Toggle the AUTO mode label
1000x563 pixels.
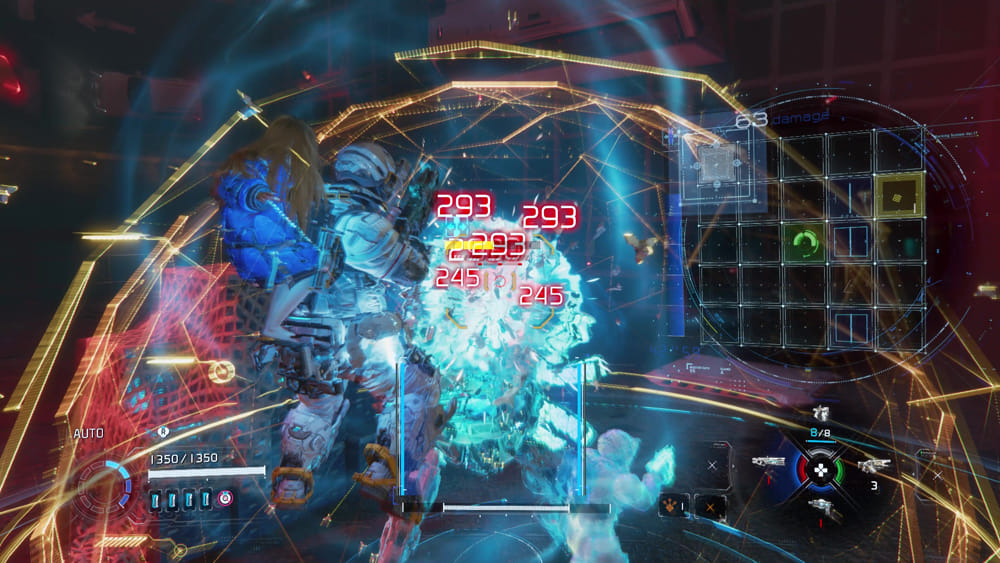pyautogui.click(x=89, y=434)
